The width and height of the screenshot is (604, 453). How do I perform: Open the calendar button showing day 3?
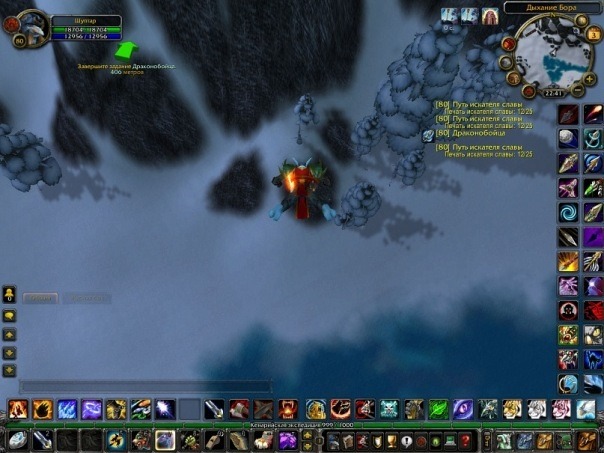point(593,33)
